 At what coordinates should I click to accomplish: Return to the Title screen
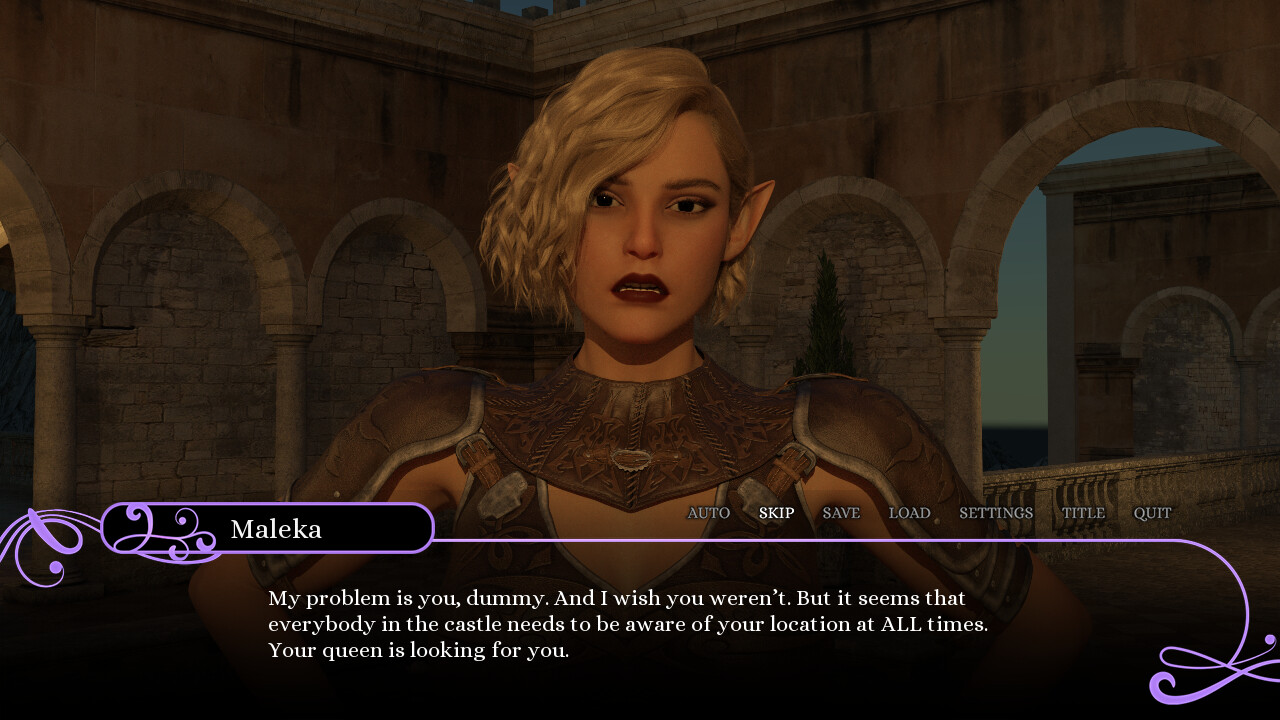point(1083,513)
